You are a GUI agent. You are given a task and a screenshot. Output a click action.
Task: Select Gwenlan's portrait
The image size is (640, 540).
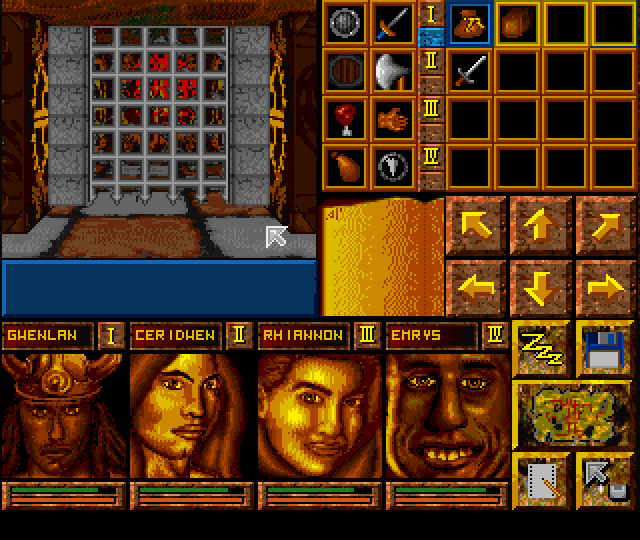tap(62, 415)
